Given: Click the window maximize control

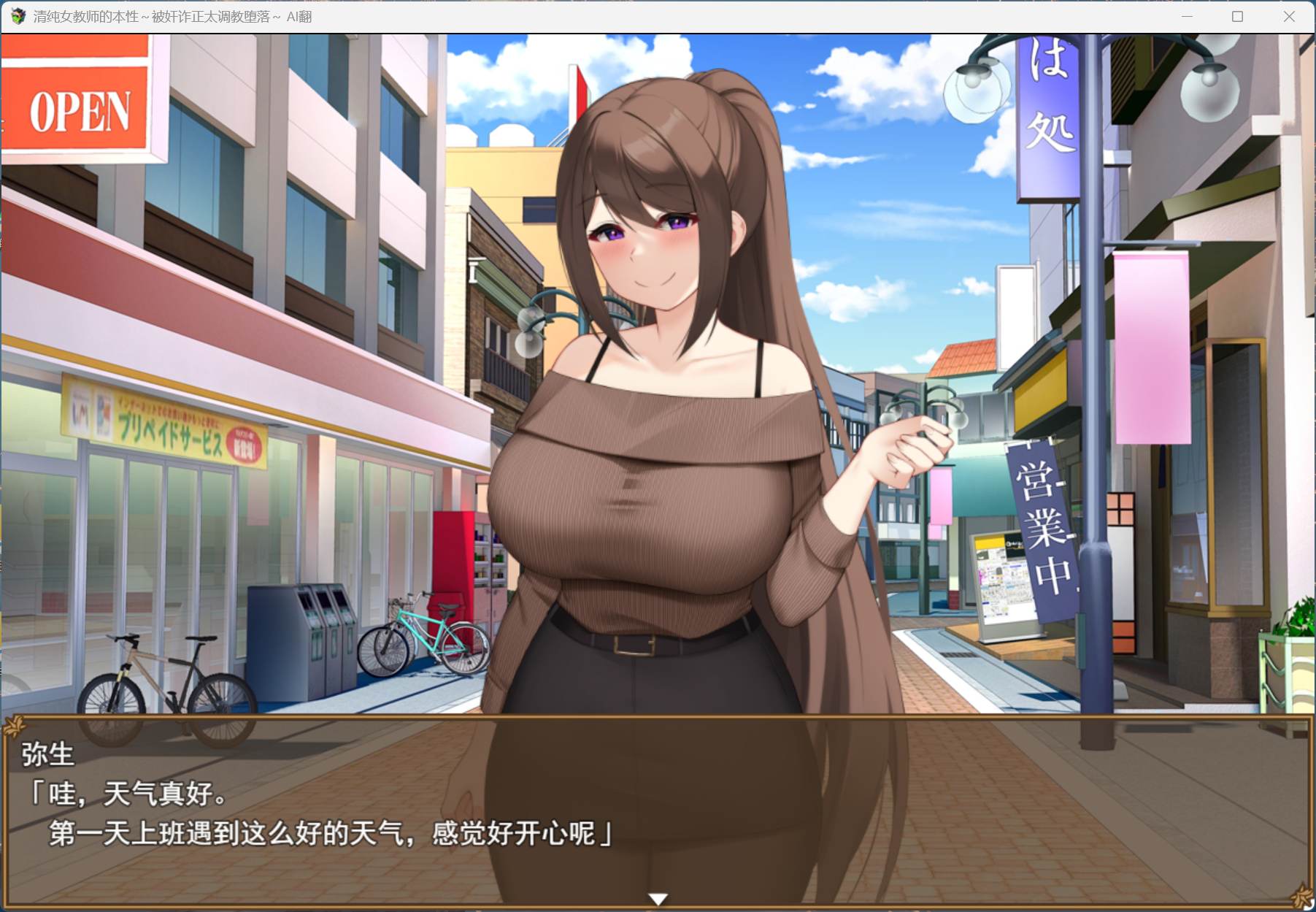Looking at the screenshot, I should pyautogui.click(x=1236, y=15).
